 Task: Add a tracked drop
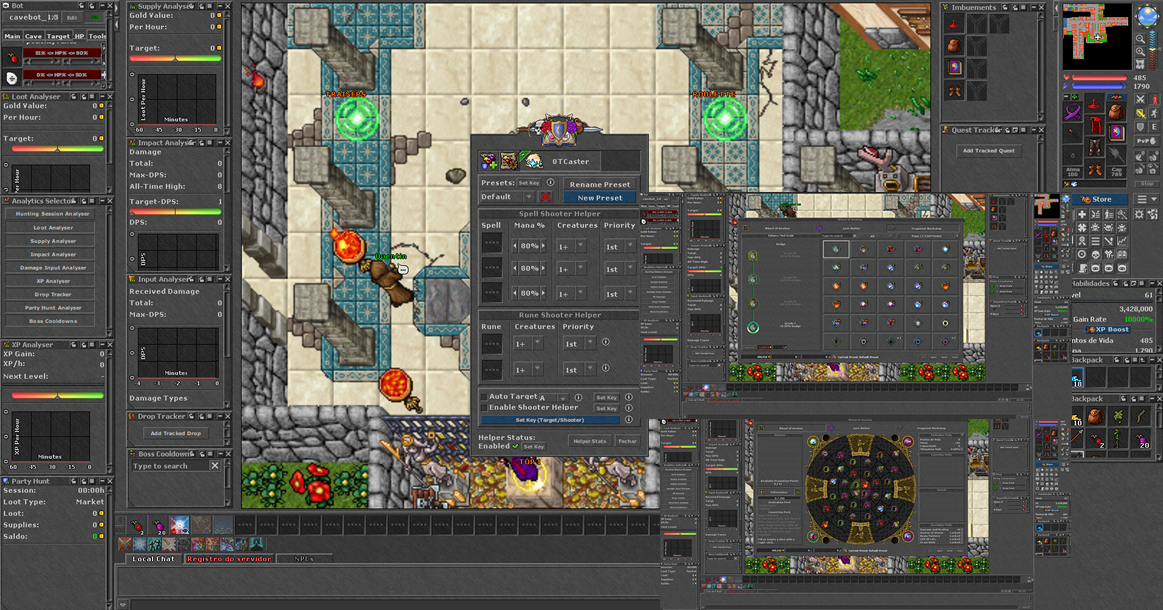[175, 434]
